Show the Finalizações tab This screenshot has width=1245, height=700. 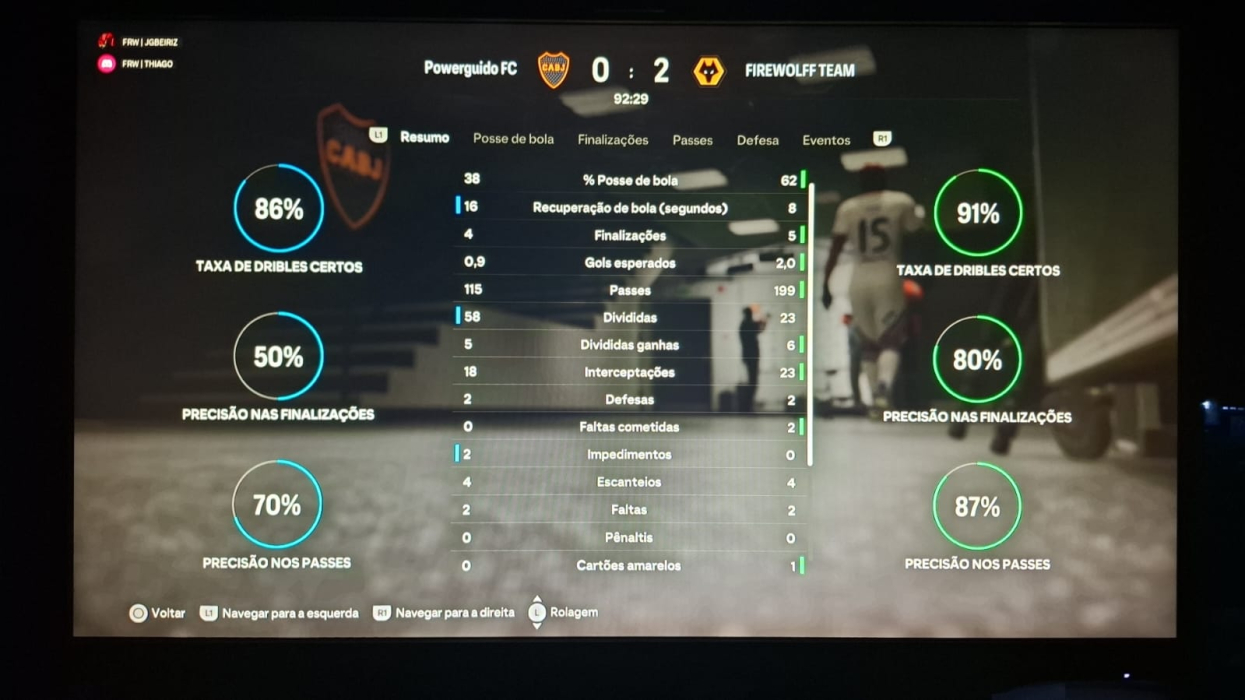click(x=613, y=140)
